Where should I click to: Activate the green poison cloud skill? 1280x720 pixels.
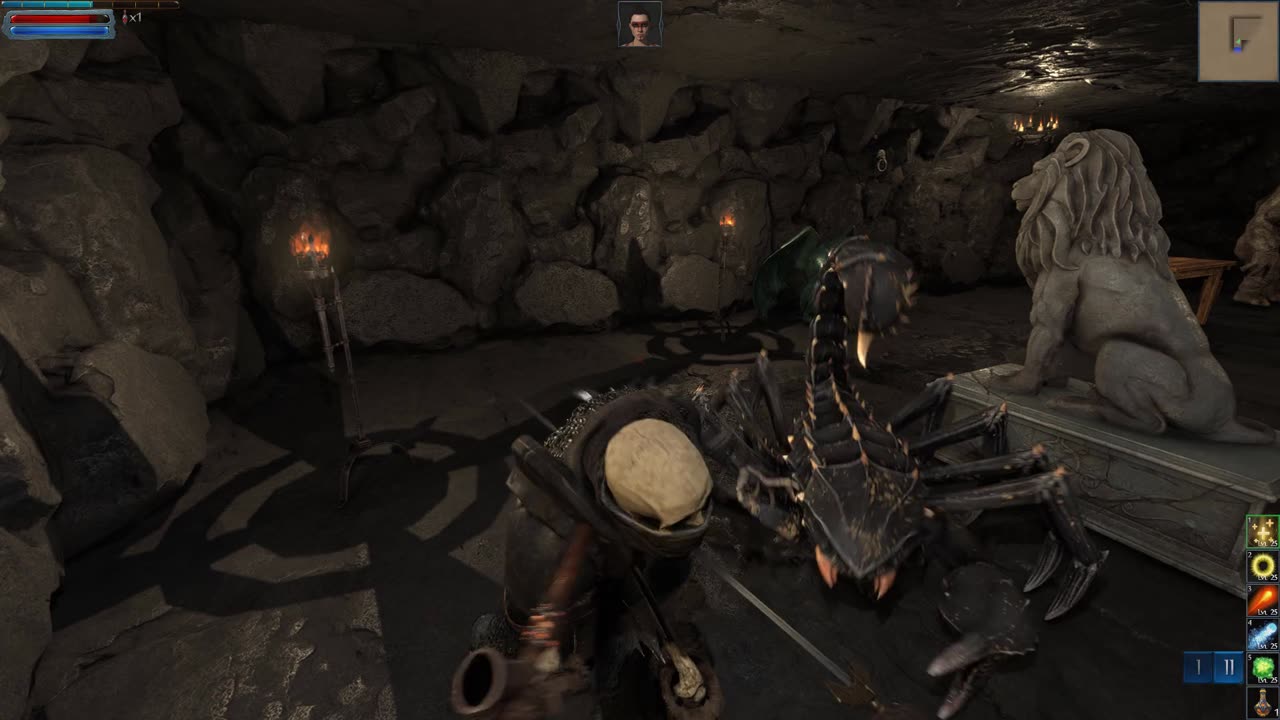pos(1262,668)
